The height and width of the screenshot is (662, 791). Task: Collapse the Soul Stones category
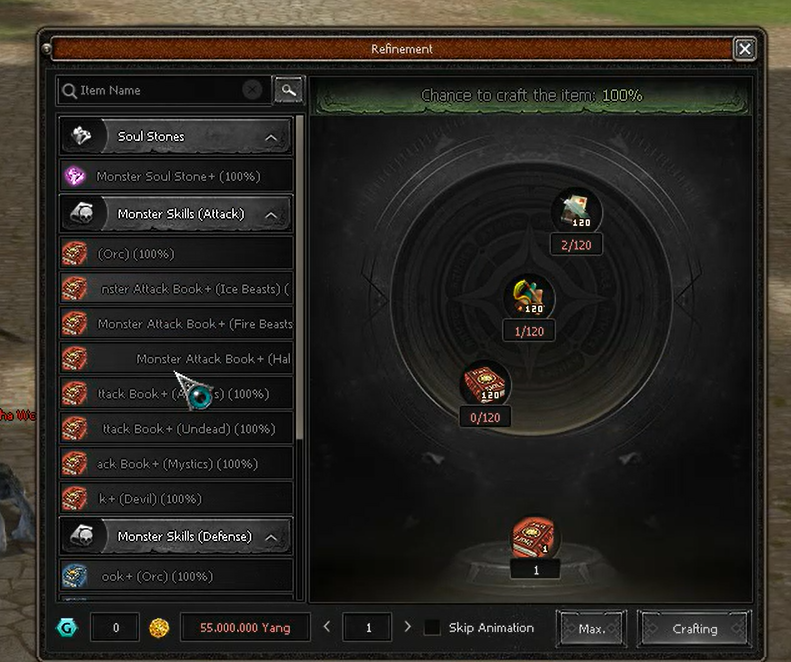click(x=271, y=137)
